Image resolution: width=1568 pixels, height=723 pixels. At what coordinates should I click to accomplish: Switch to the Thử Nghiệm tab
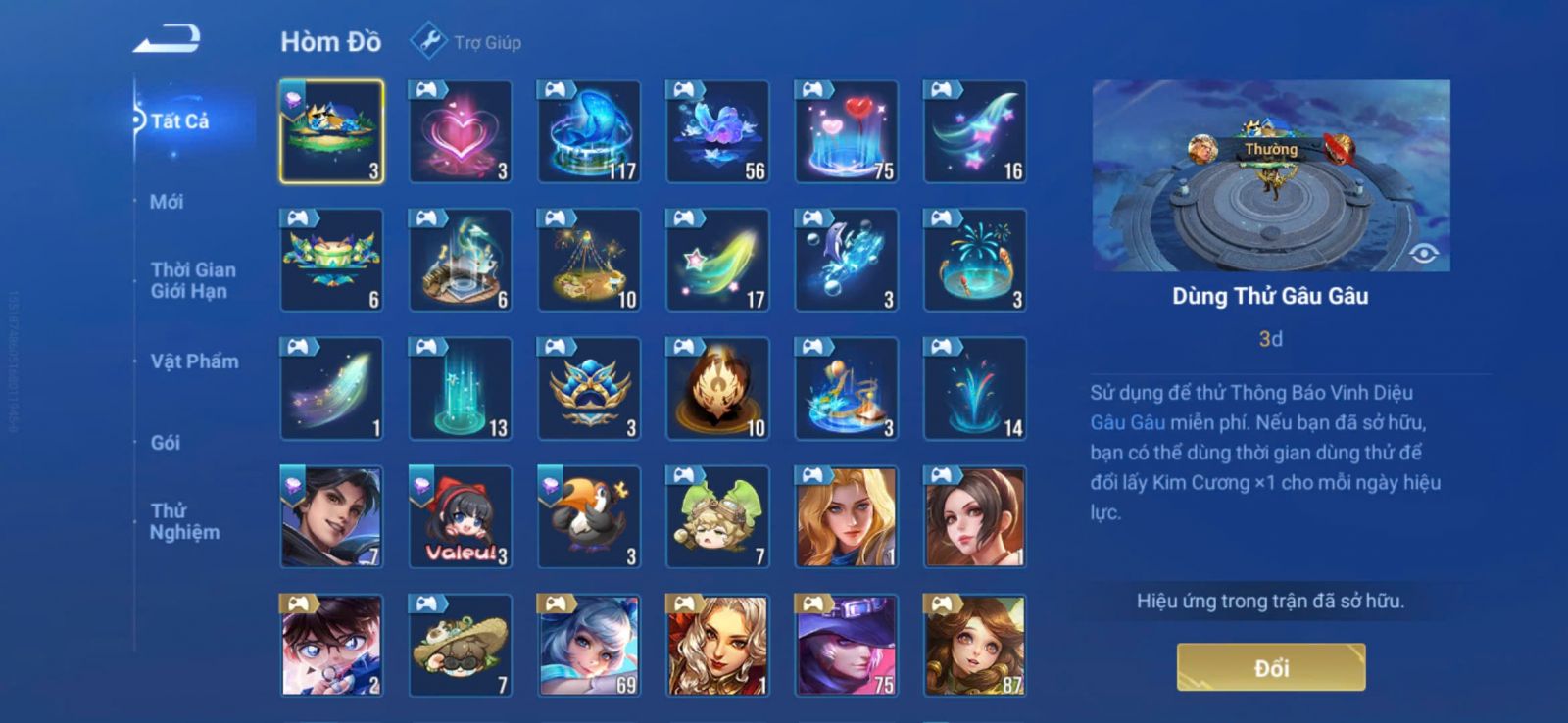tap(184, 521)
